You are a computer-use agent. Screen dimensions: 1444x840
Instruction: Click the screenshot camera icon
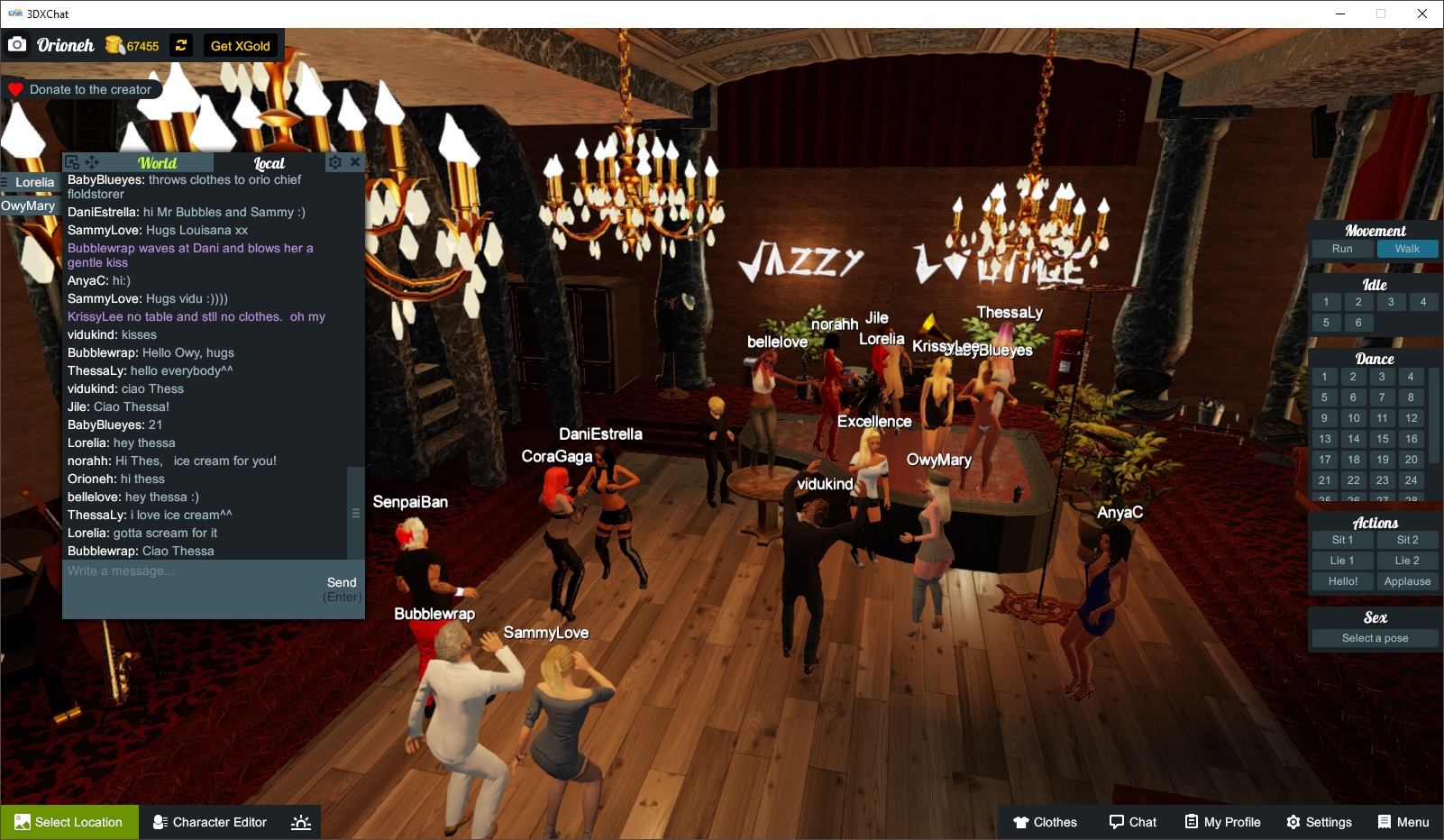click(18, 42)
